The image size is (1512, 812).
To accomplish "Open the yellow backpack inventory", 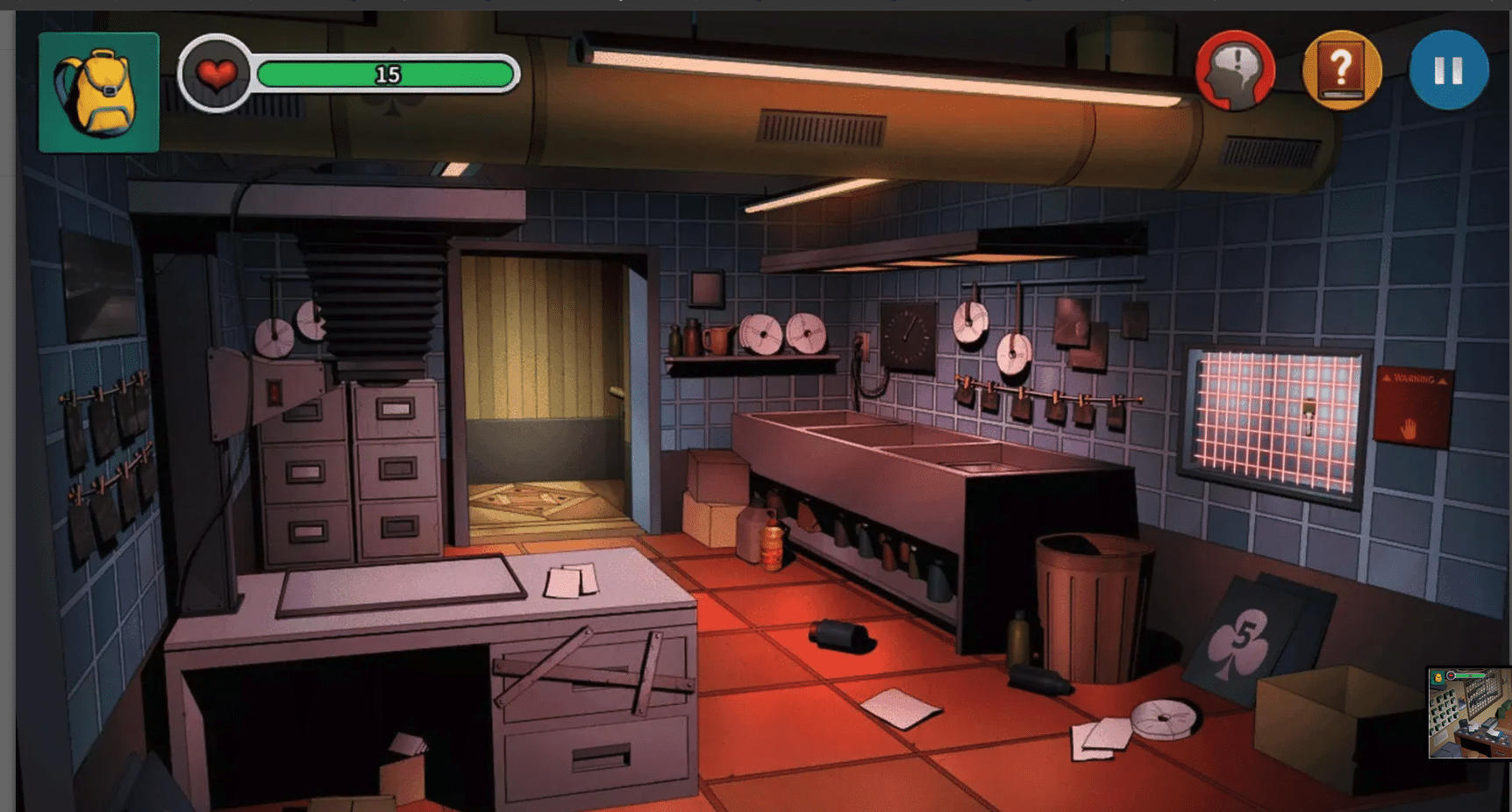I will (x=98, y=92).
